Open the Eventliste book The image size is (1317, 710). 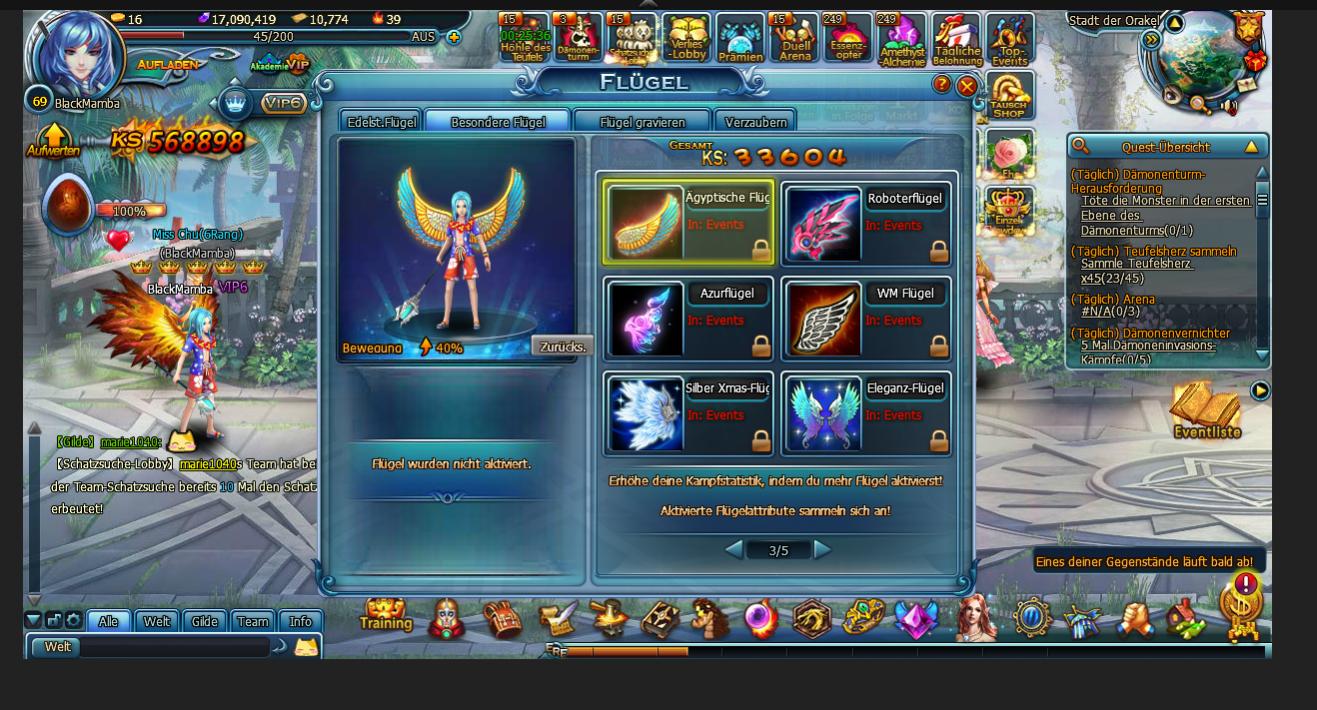(x=1206, y=410)
